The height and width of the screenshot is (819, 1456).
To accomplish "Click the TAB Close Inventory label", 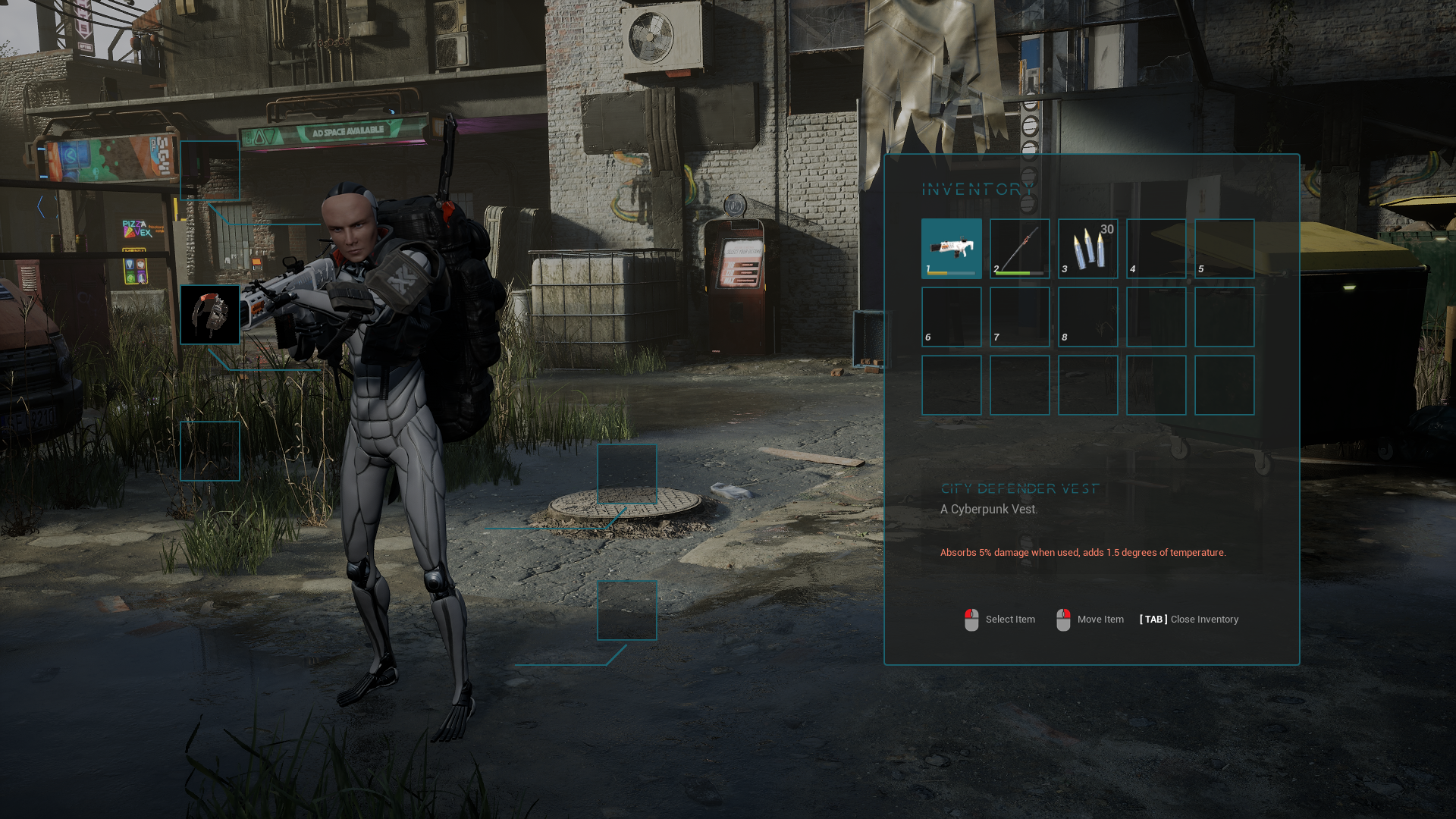I will point(1188,619).
